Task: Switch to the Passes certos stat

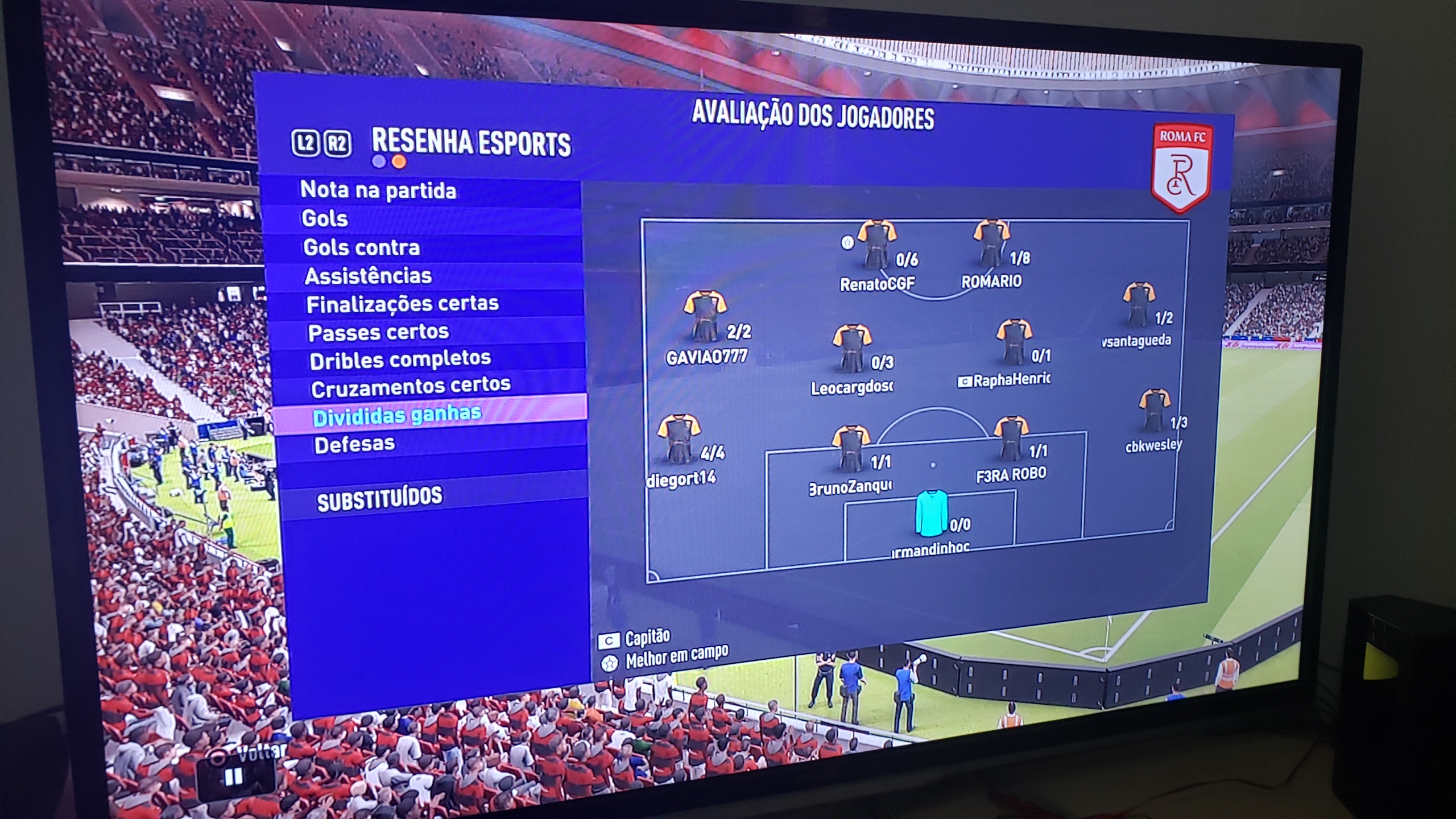Action: coord(379,332)
